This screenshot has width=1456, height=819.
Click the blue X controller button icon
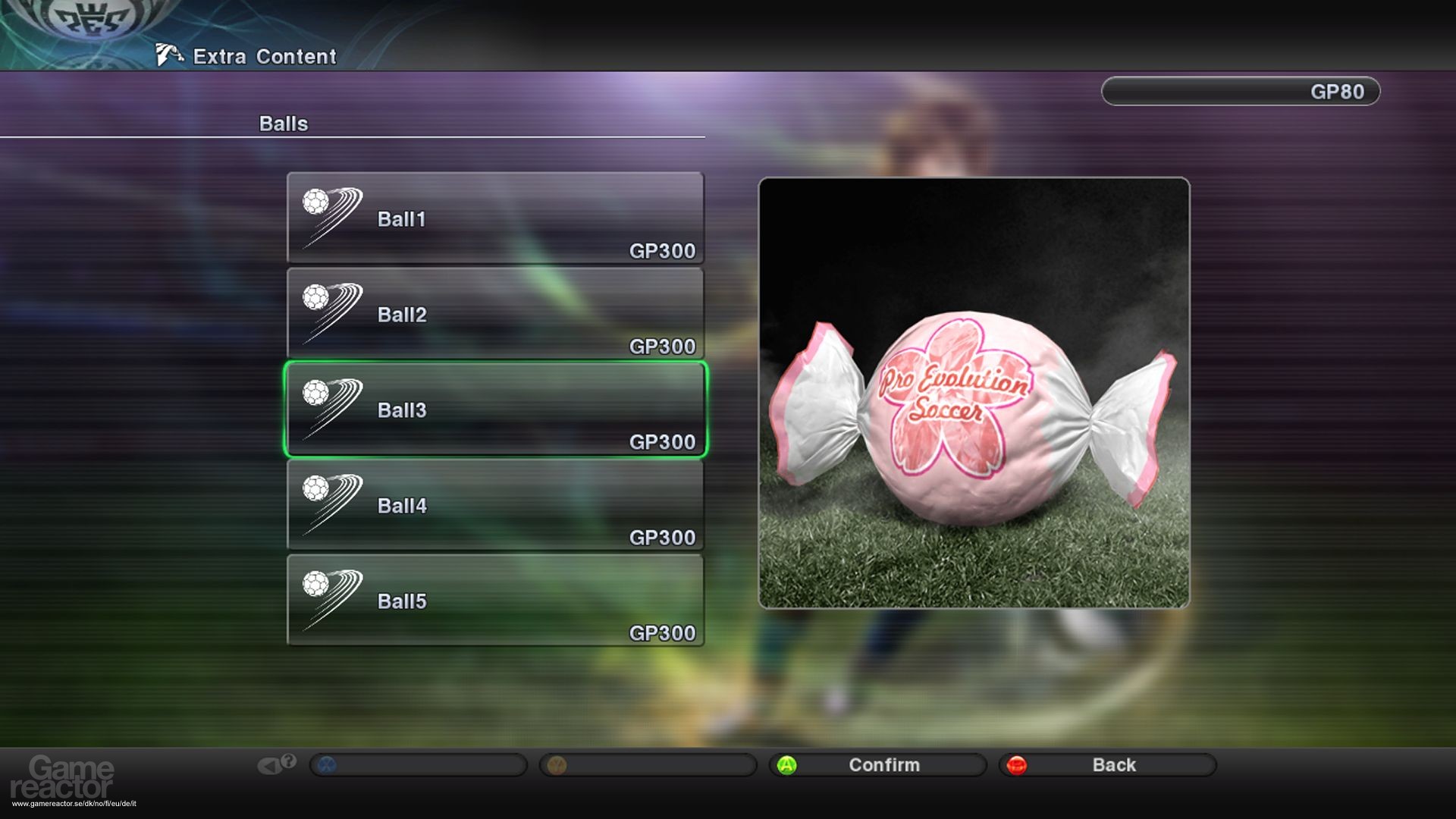(328, 764)
